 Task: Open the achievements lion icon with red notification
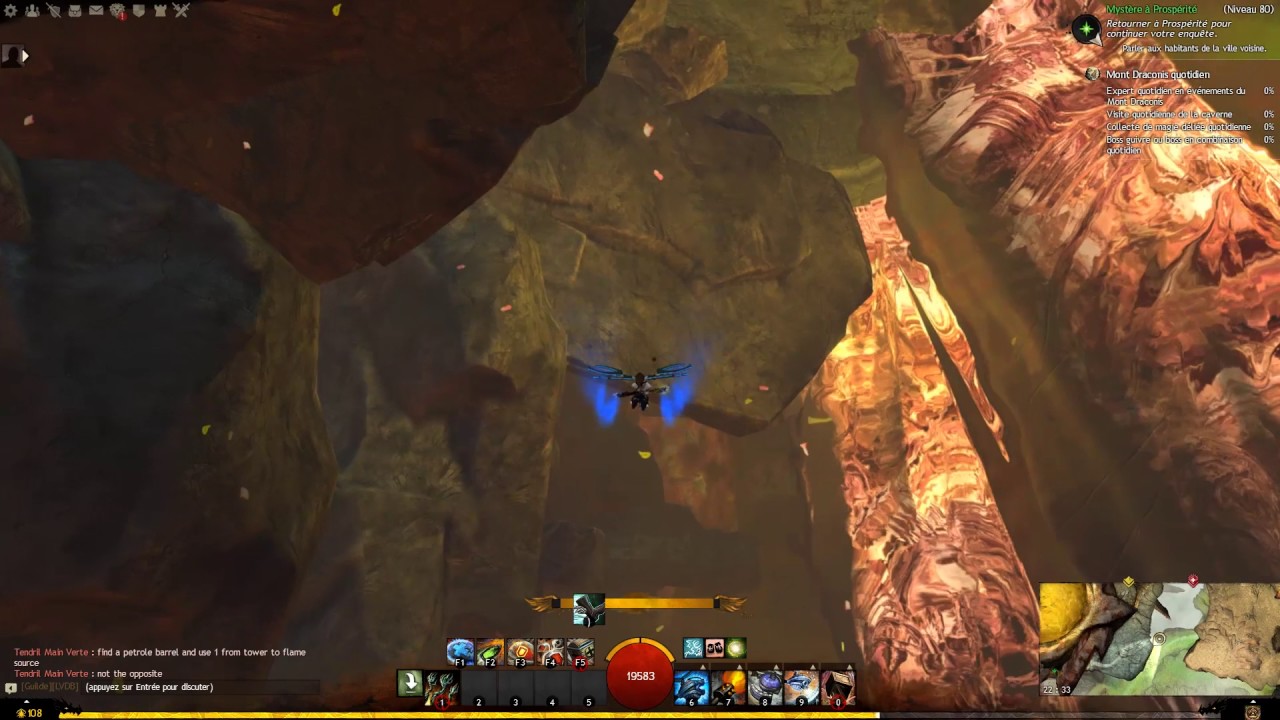tap(119, 11)
